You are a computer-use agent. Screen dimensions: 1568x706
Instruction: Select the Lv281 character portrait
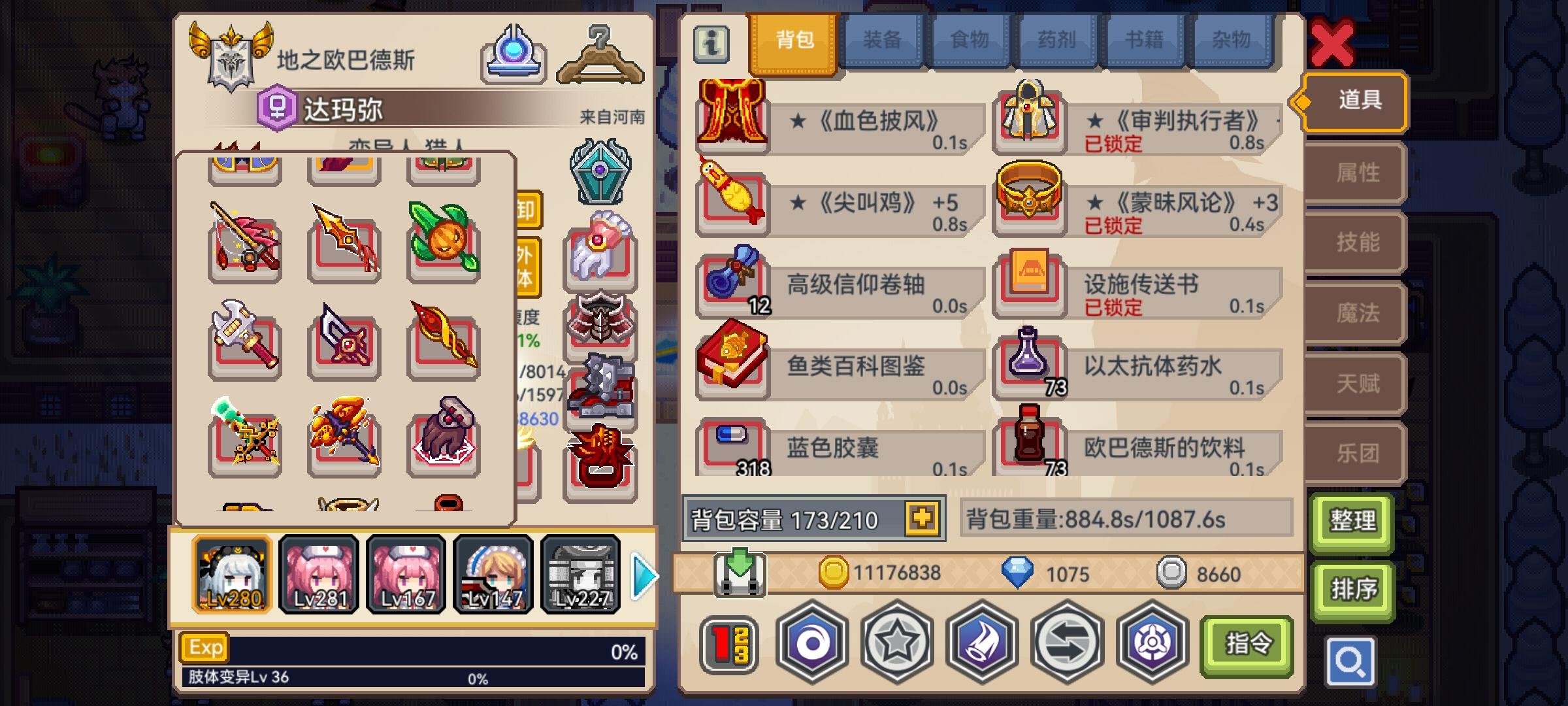click(319, 573)
